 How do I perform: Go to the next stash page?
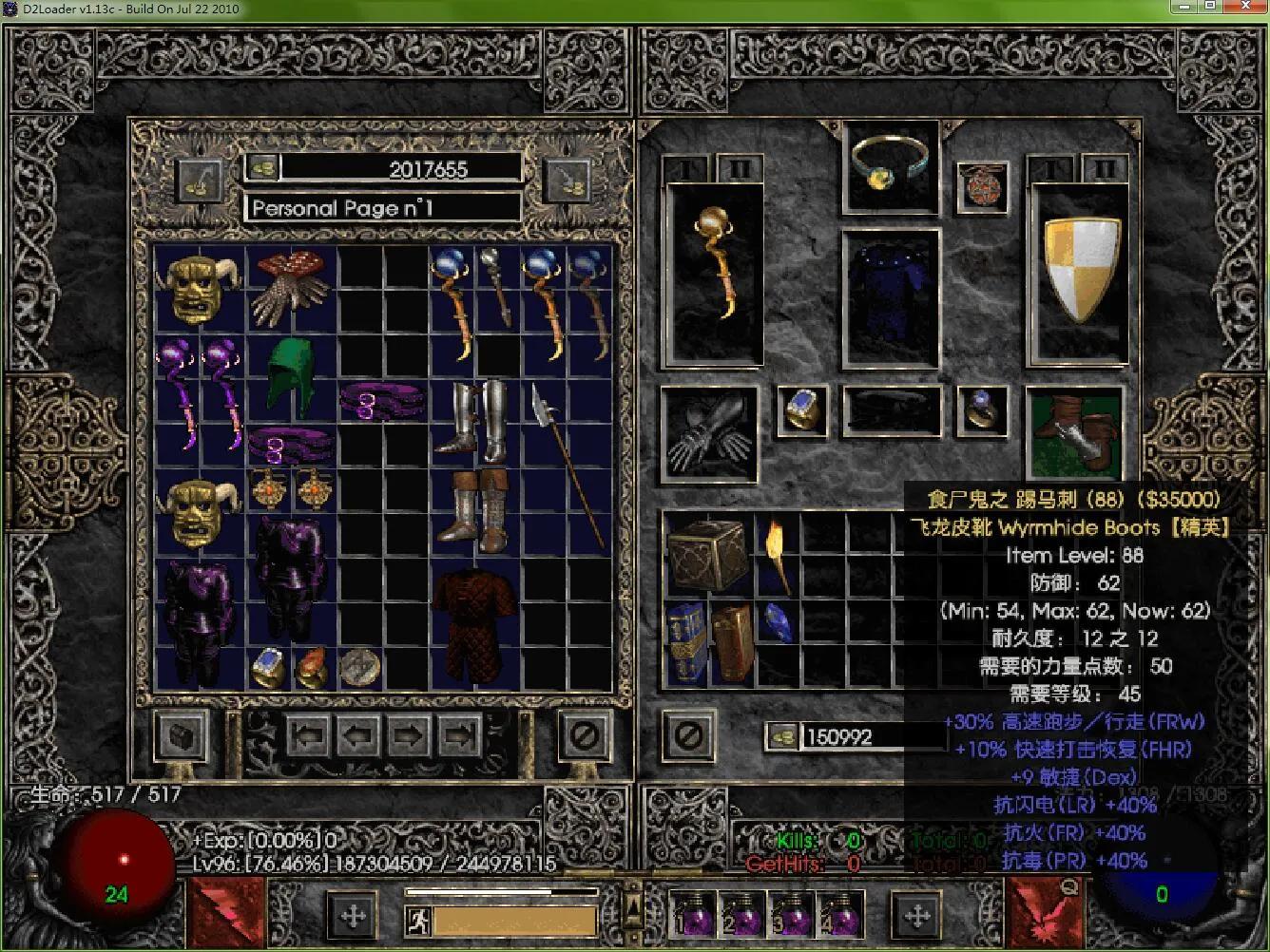[409, 735]
